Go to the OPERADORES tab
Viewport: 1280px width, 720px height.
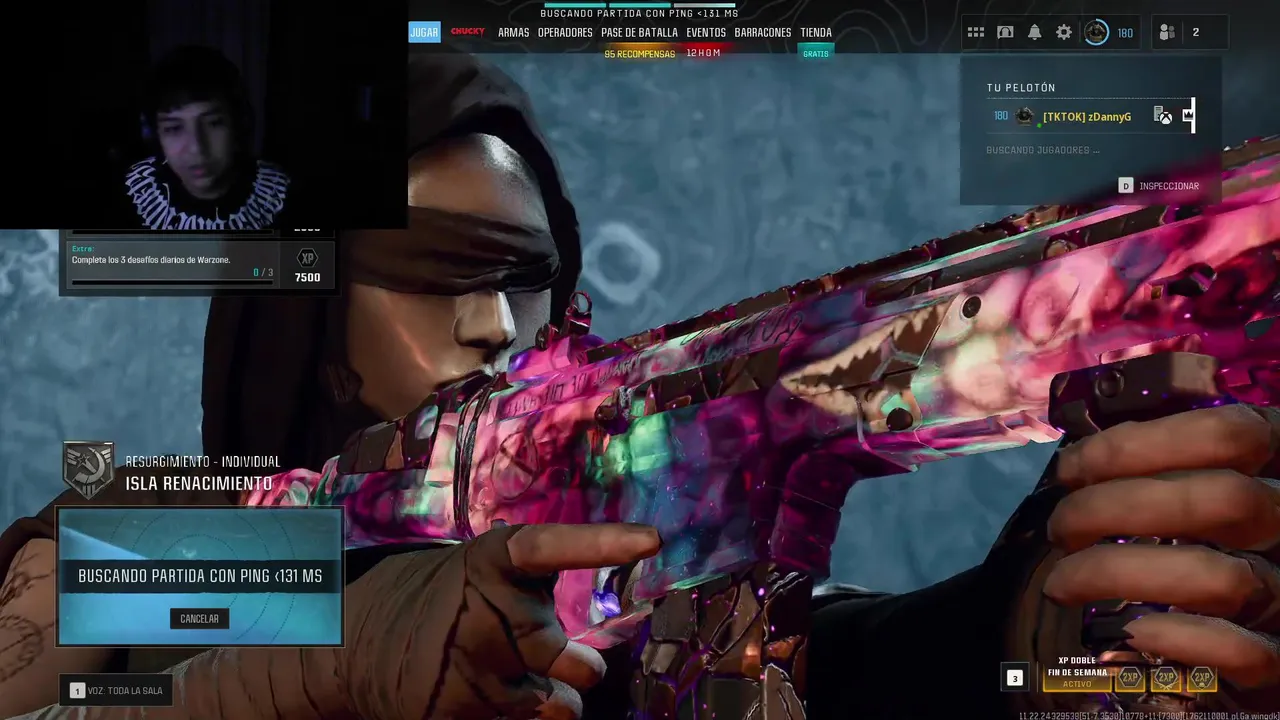(565, 32)
